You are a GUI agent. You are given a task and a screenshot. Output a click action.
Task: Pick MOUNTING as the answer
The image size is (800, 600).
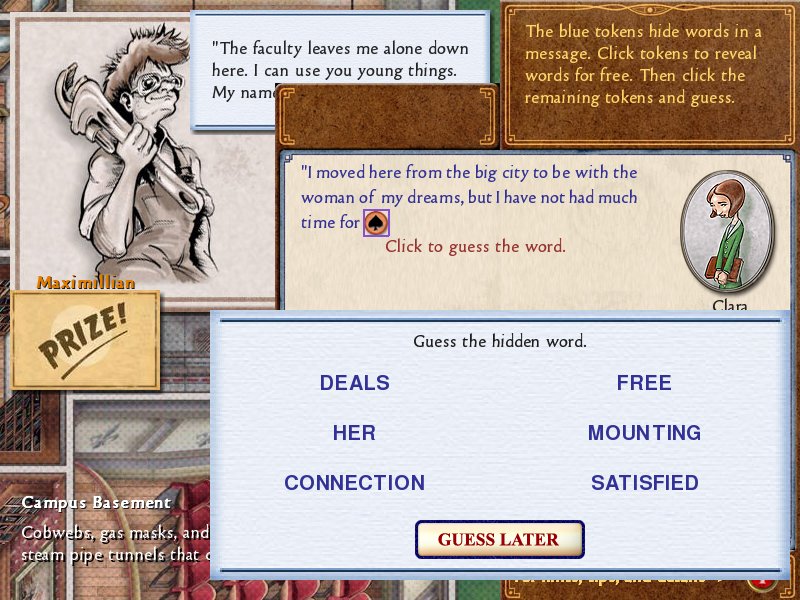[644, 433]
